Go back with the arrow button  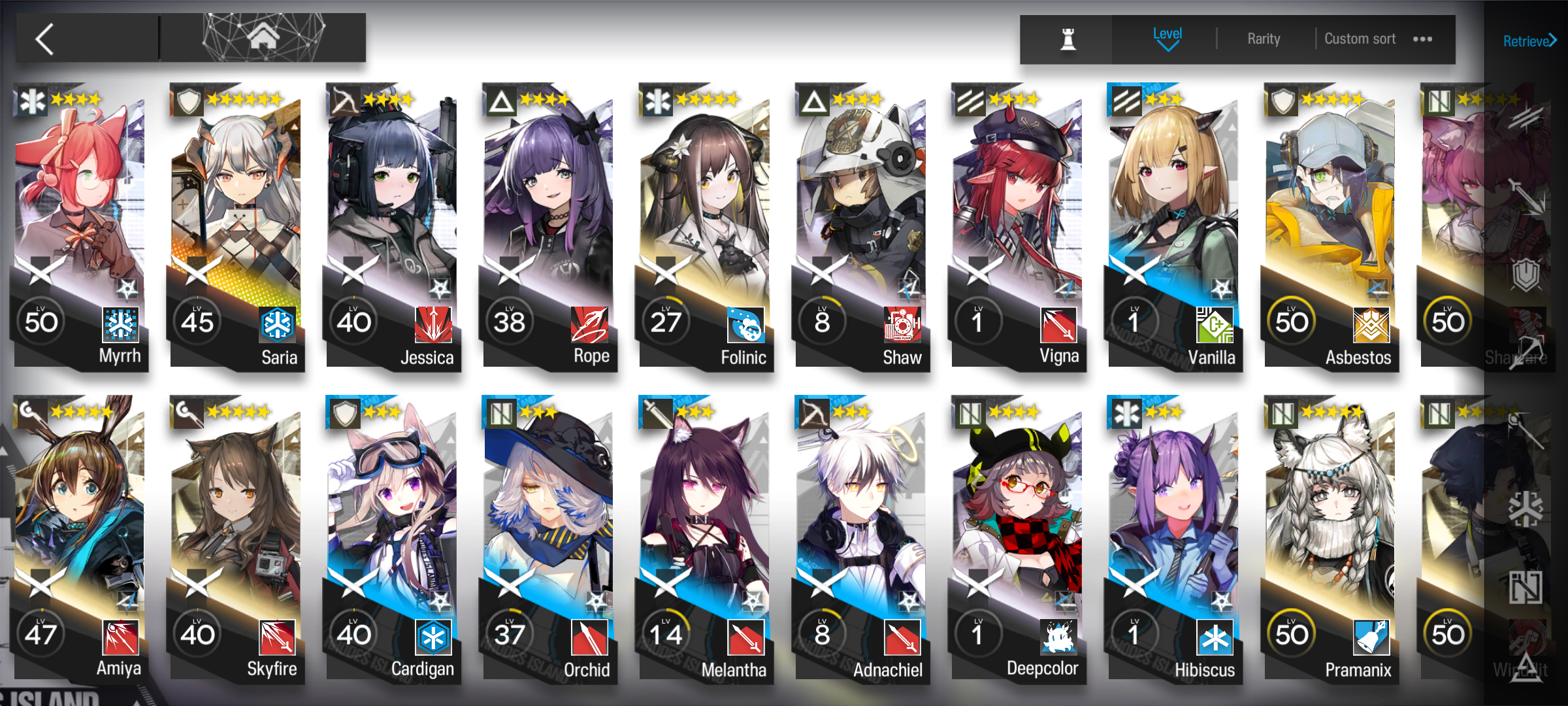pyautogui.click(x=46, y=39)
